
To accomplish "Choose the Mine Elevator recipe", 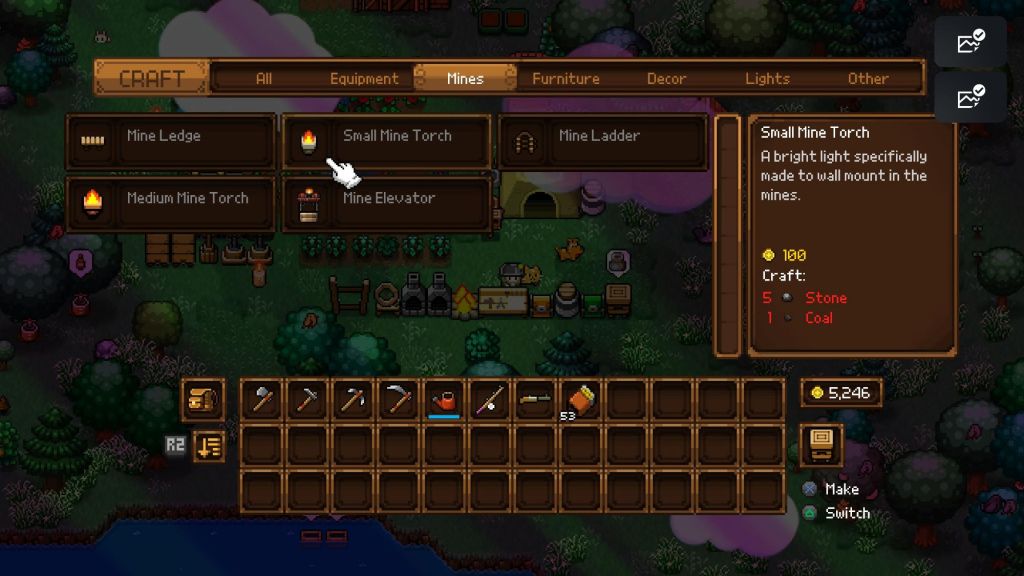I will [x=387, y=203].
